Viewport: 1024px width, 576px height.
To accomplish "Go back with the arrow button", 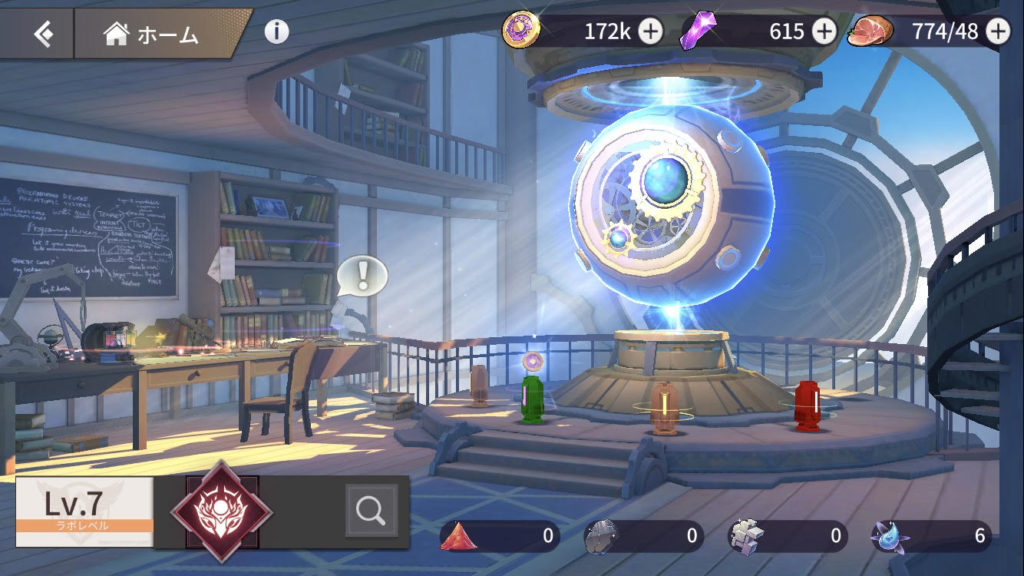I will (40, 34).
